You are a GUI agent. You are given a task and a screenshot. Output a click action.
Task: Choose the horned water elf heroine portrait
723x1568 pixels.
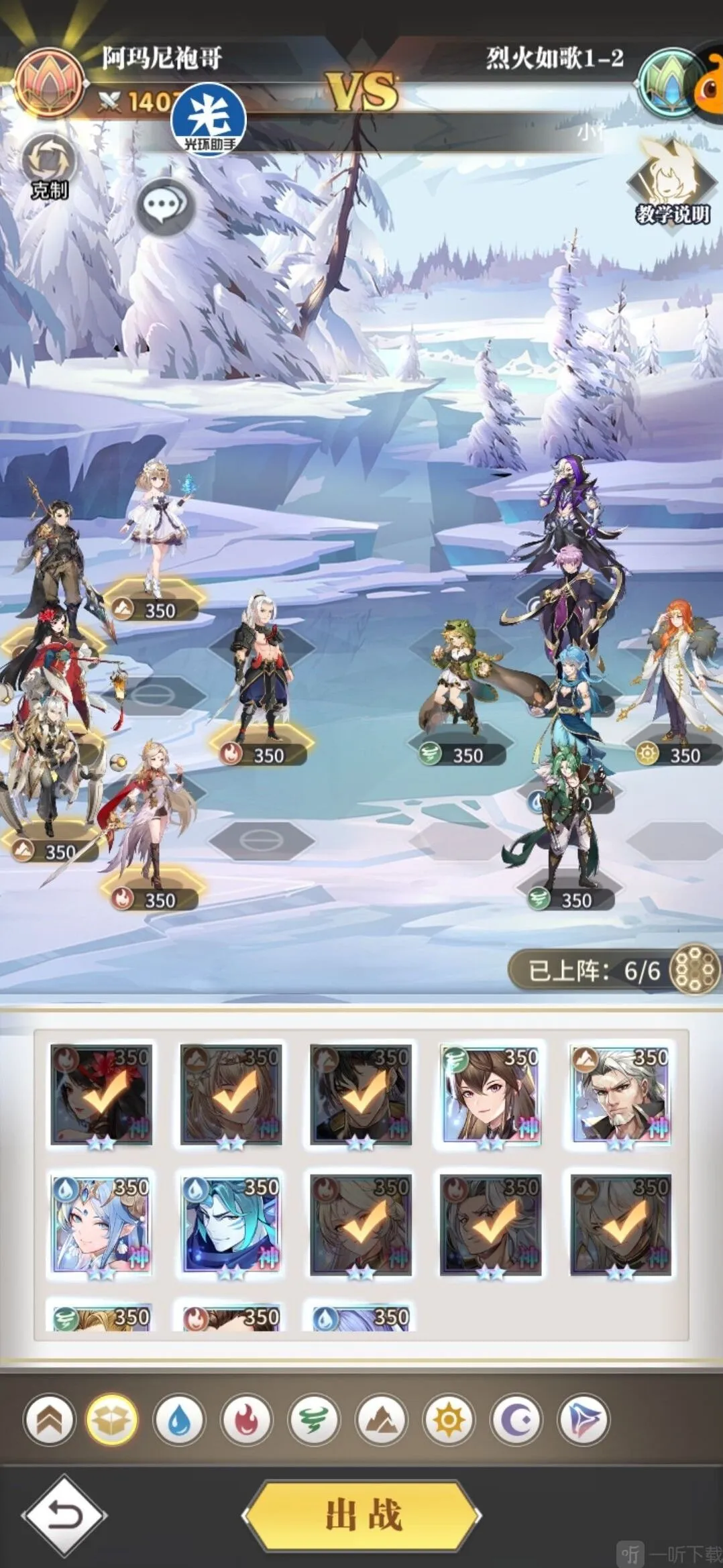click(x=101, y=1224)
